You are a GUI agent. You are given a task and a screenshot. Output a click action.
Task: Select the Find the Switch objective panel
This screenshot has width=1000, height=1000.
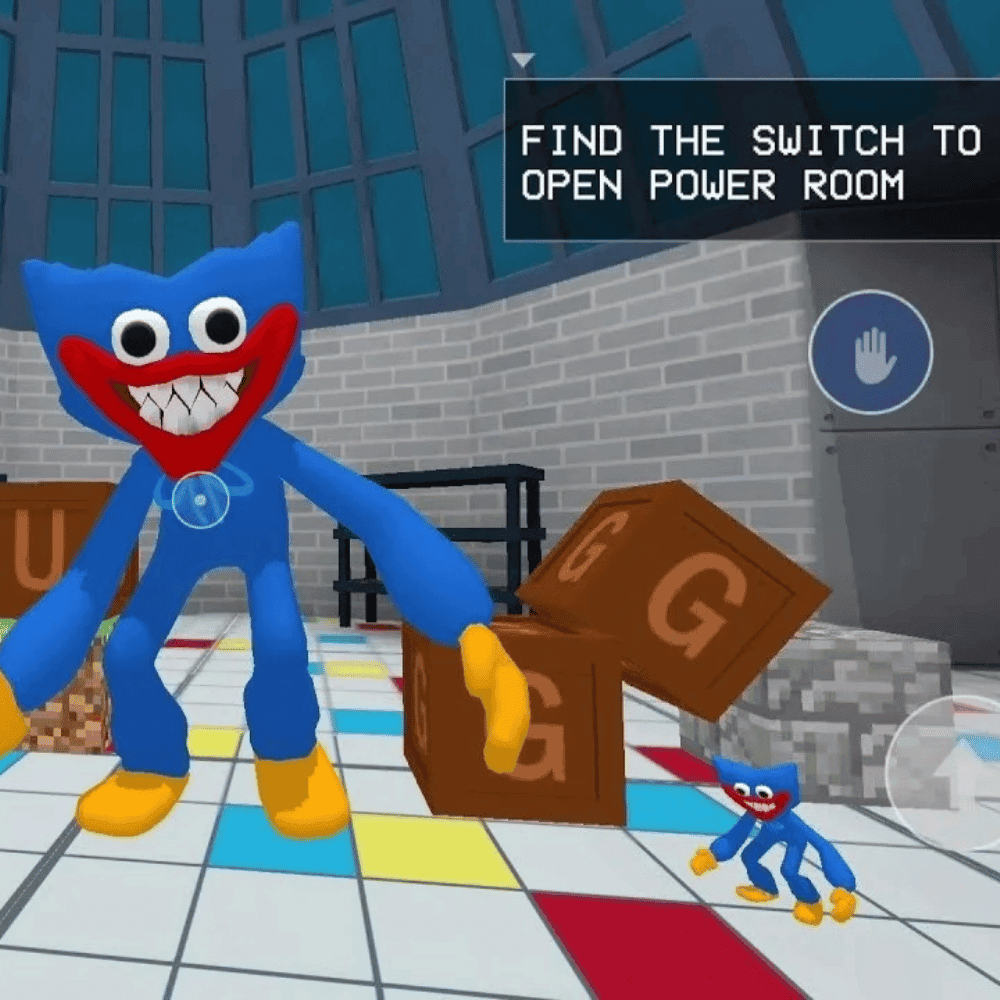point(750,162)
